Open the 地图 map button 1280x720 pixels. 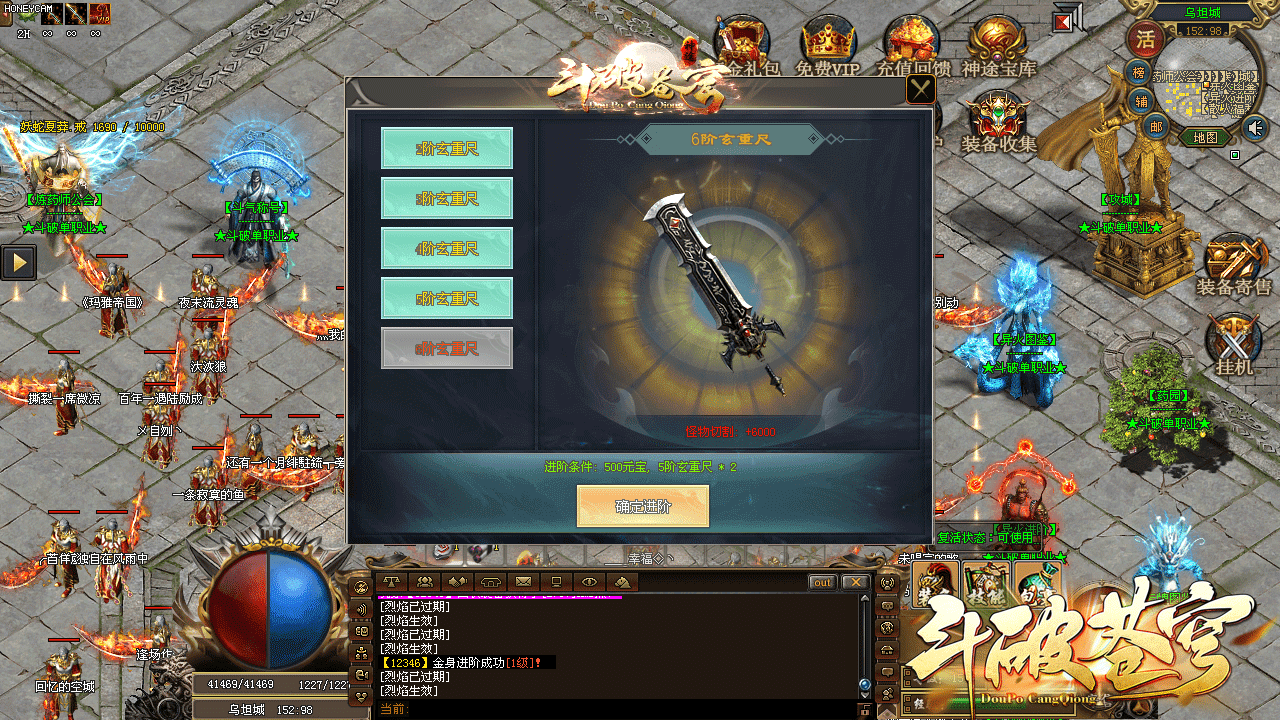[x=1205, y=137]
